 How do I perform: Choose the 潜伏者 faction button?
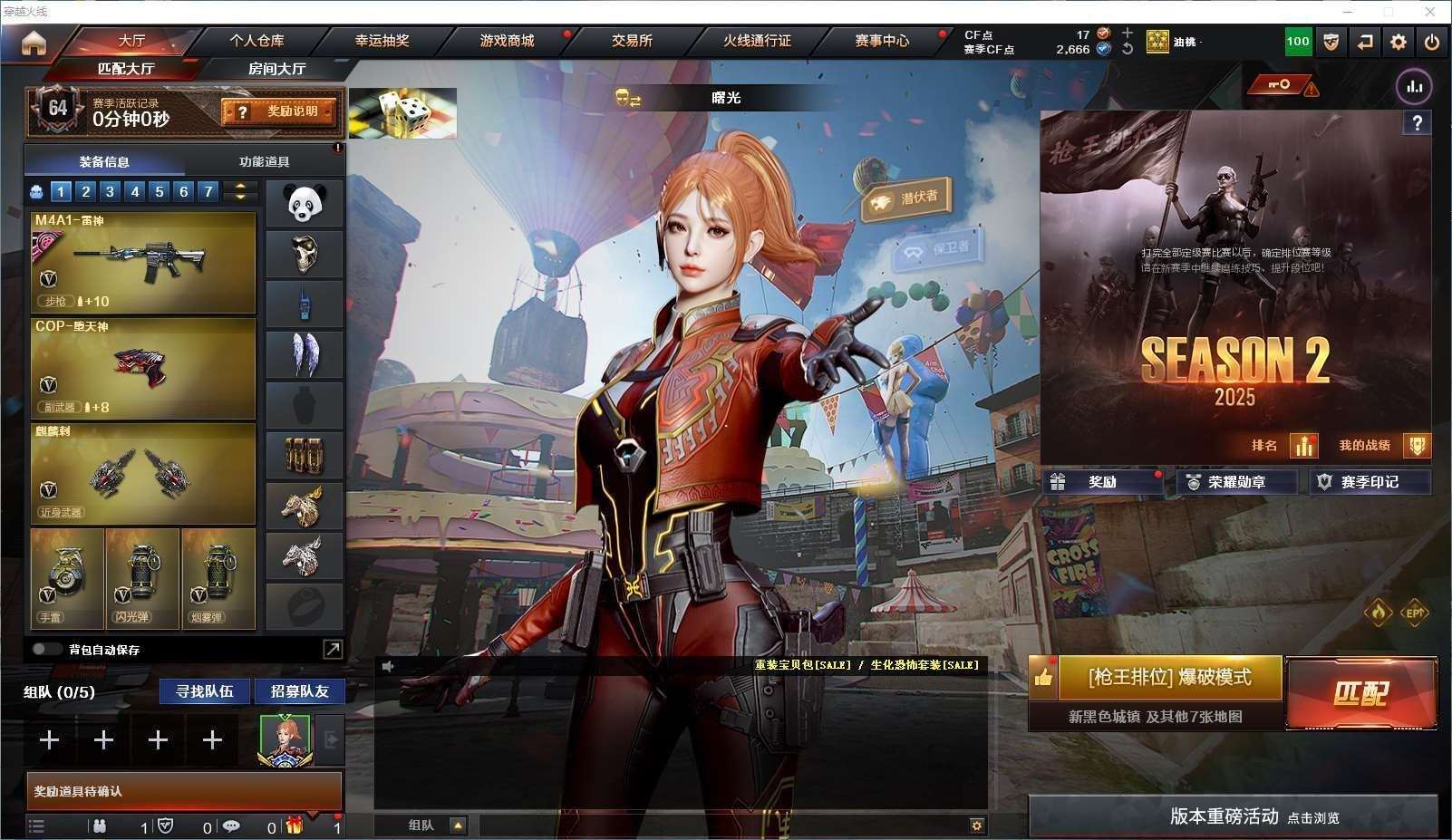point(907,199)
